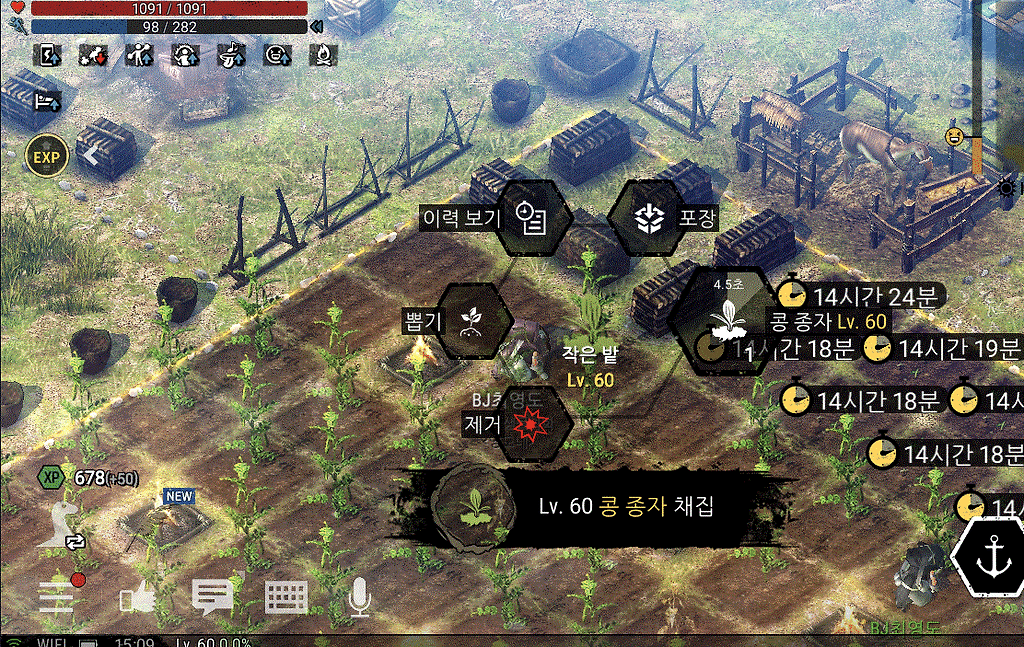
Task: Open the hamburger main menu
Action: [x=56, y=596]
